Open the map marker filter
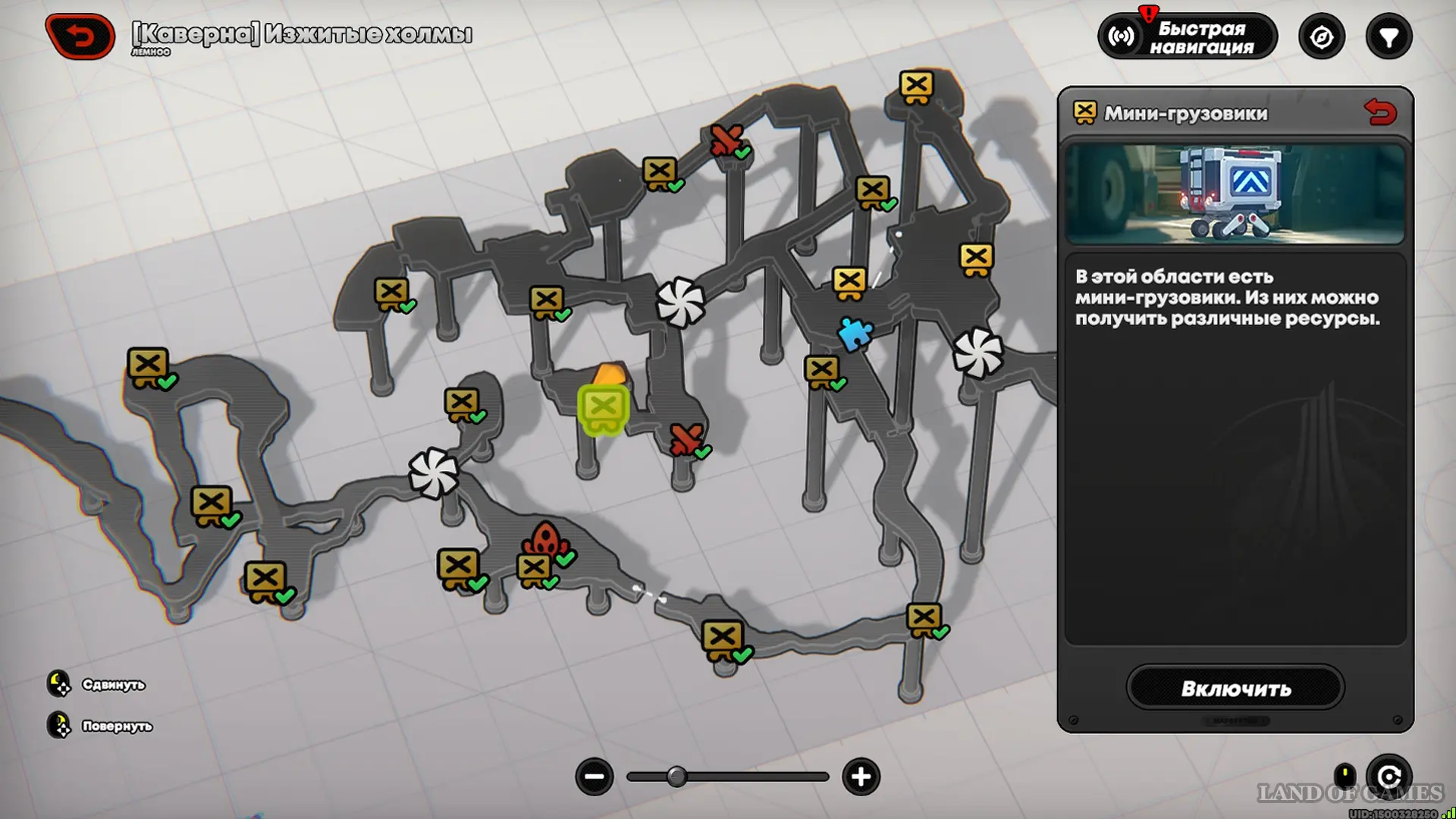This screenshot has width=1456, height=819. pos(1388,37)
